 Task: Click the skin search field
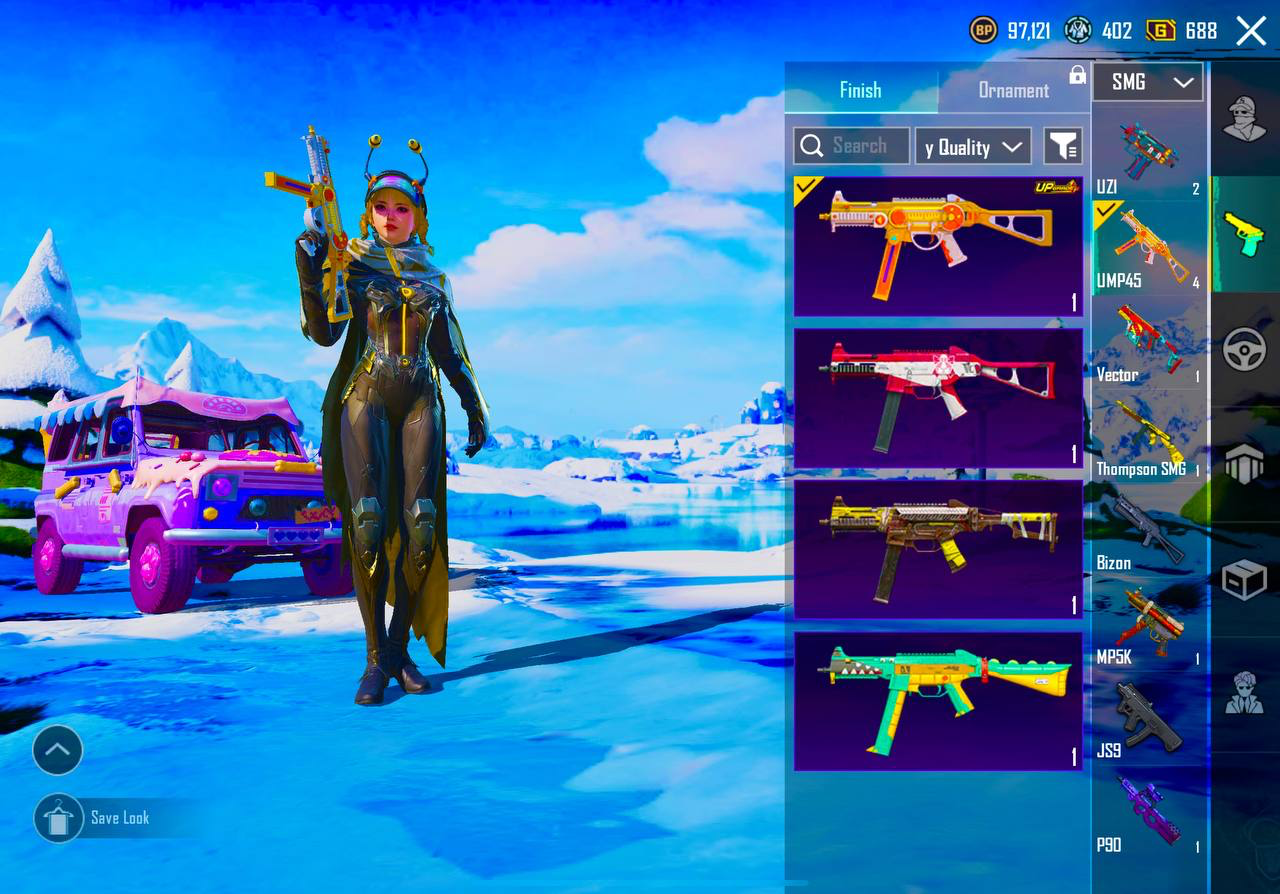coord(852,146)
